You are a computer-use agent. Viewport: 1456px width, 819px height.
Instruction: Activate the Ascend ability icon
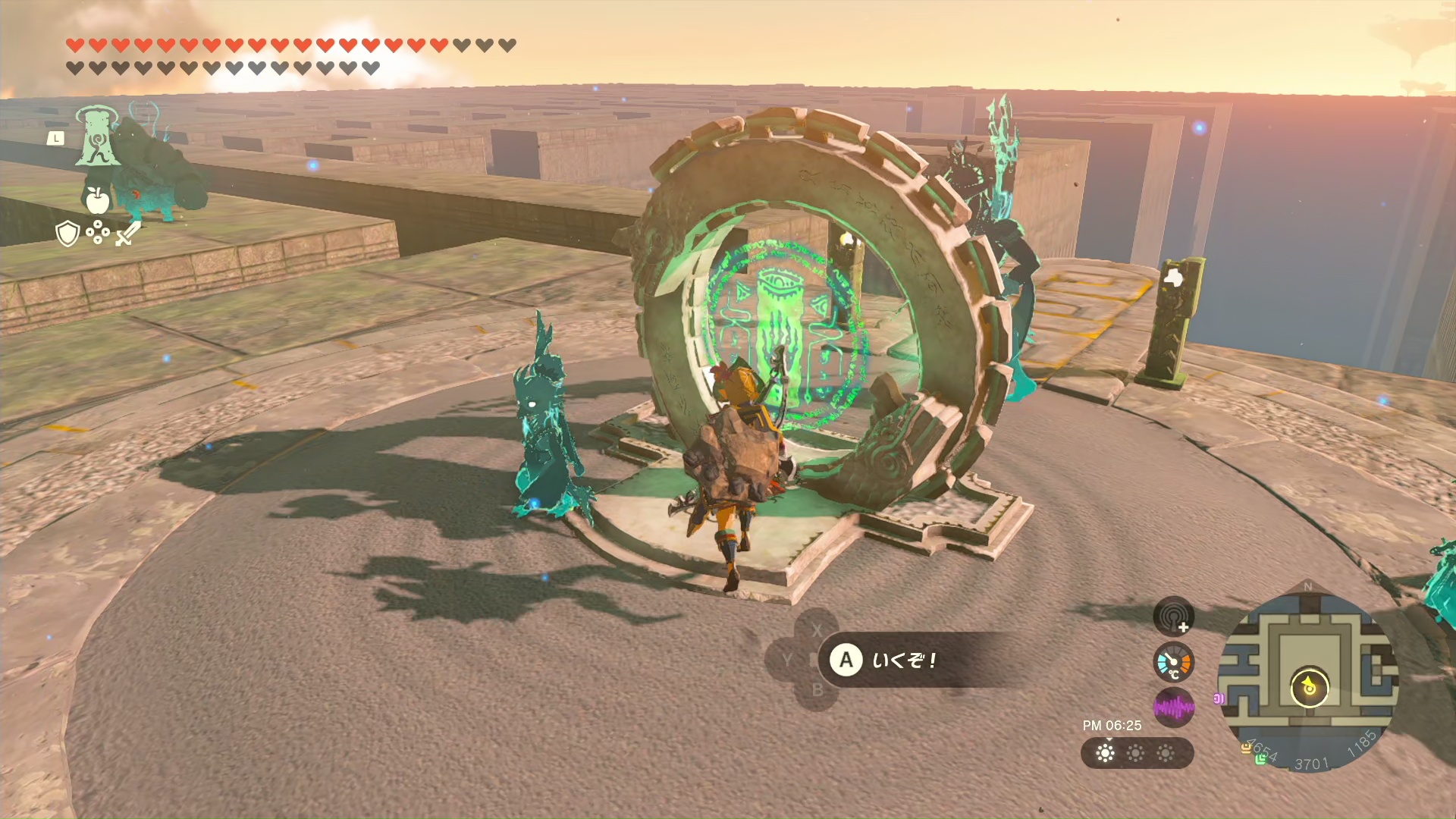pos(97,136)
